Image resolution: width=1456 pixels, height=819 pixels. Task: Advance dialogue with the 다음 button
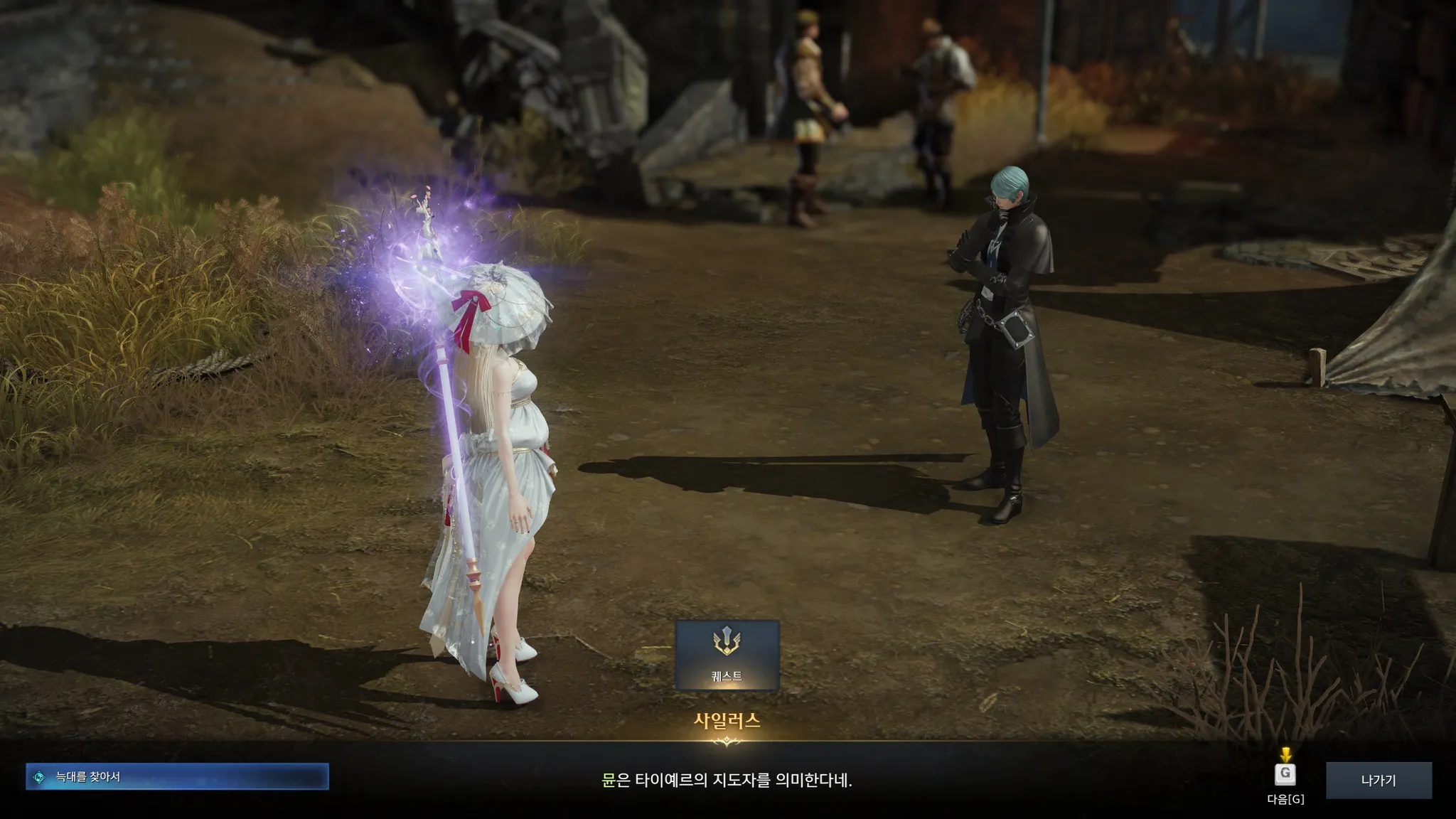point(1285,774)
